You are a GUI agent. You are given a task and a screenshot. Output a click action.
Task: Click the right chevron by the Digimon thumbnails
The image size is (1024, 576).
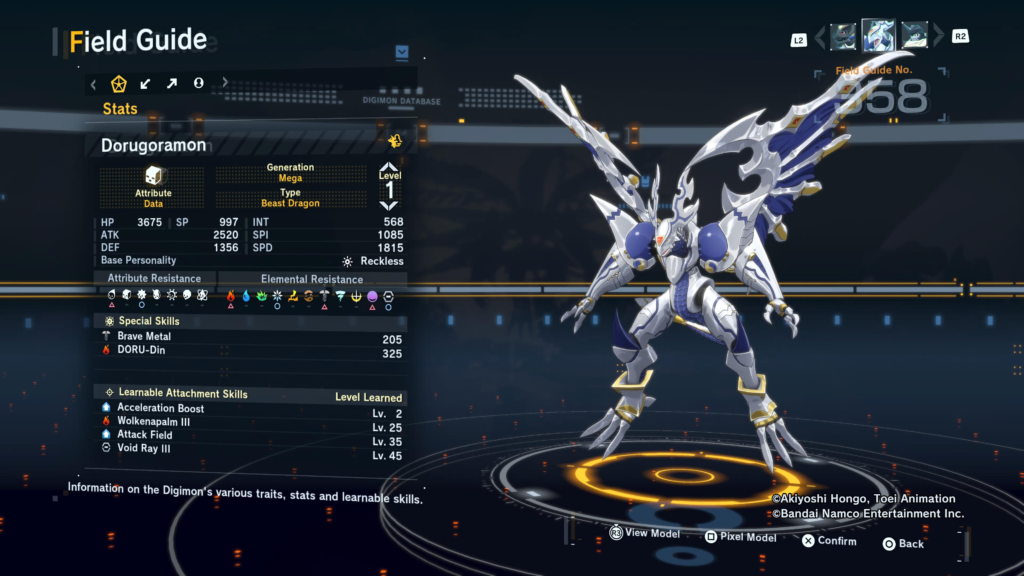[x=938, y=37]
